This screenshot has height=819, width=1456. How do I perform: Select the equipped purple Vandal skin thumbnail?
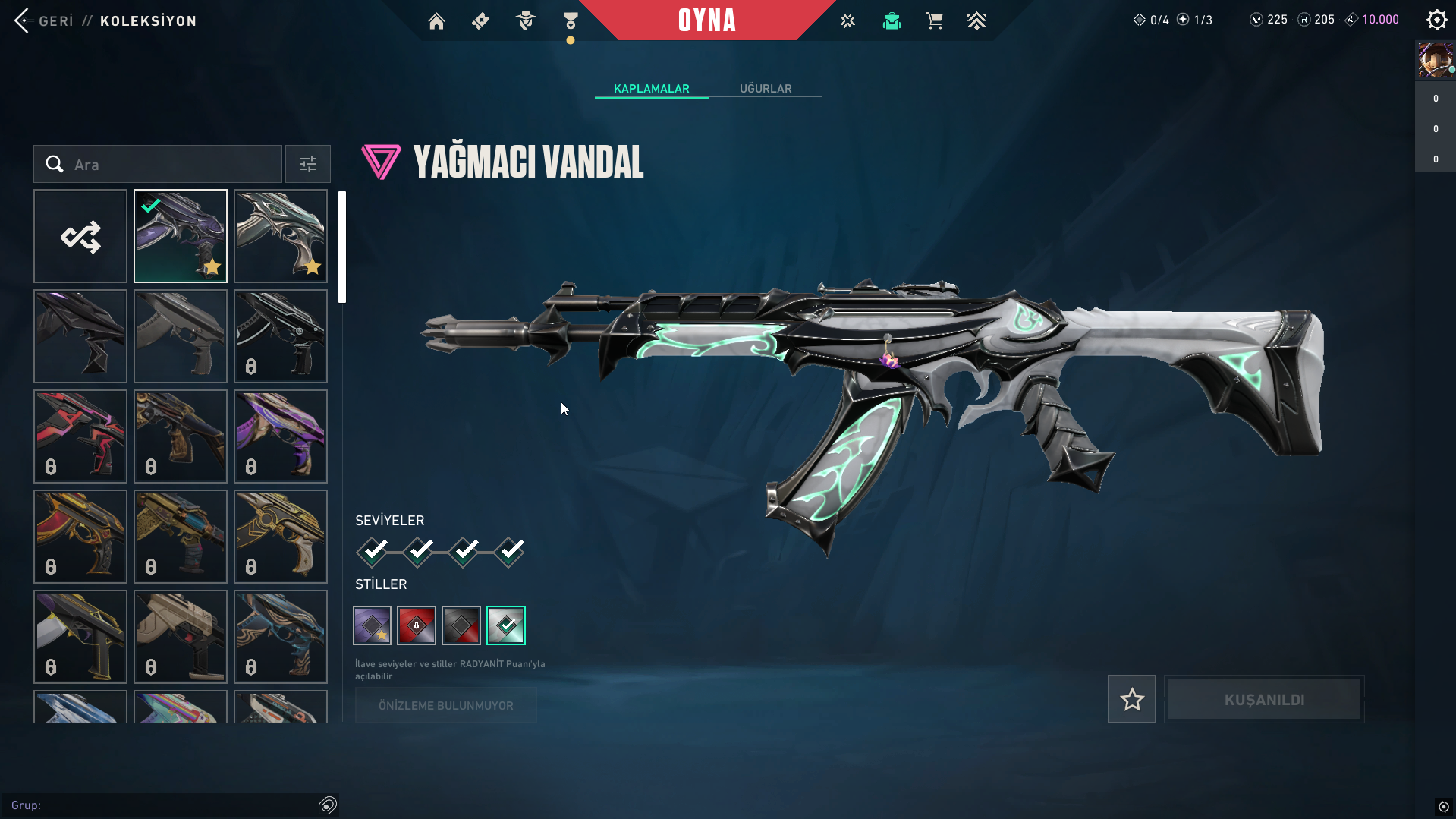click(181, 236)
